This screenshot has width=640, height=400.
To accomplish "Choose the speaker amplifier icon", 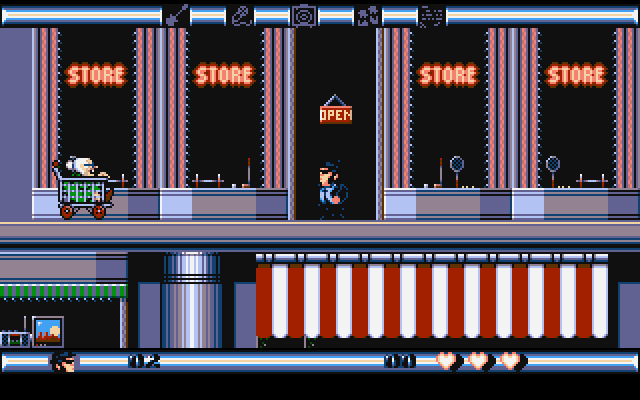I will click(x=304, y=15).
